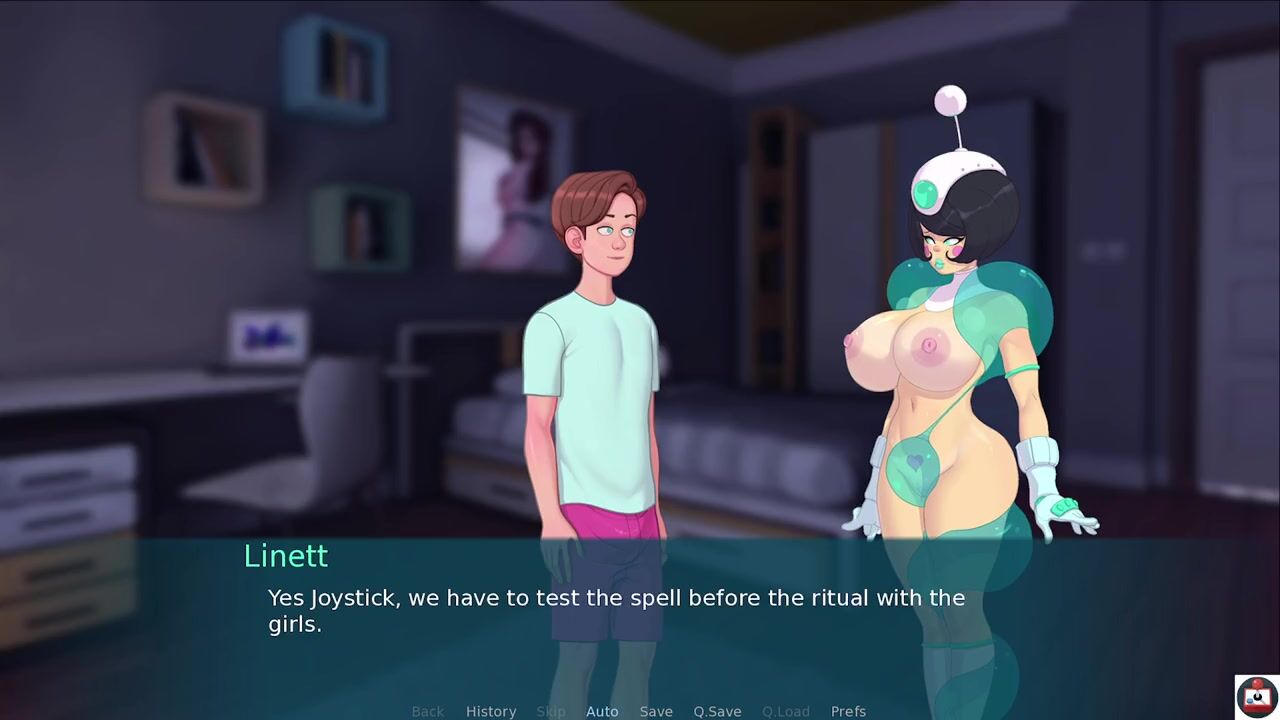Click the red joystick icon in the corner
Screen dimensions: 1280x720
coord(1256,696)
